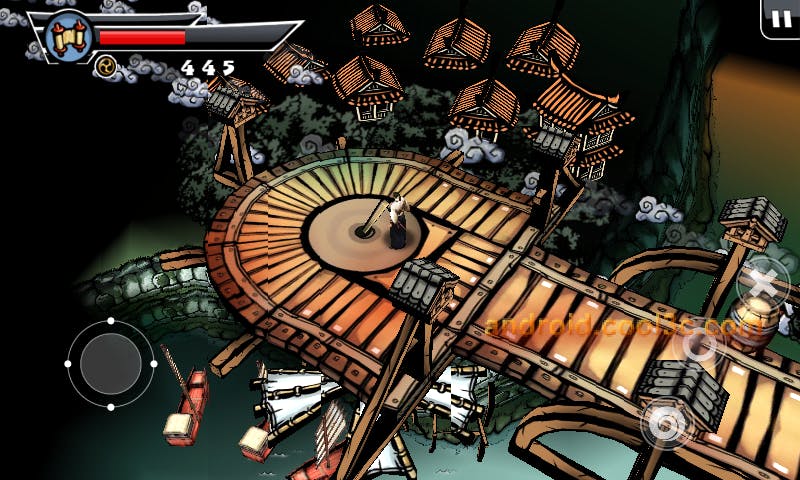Screen dimensions: 800x480
Task: Open the scroll icon beside the health bar
Action: (69, 37)
